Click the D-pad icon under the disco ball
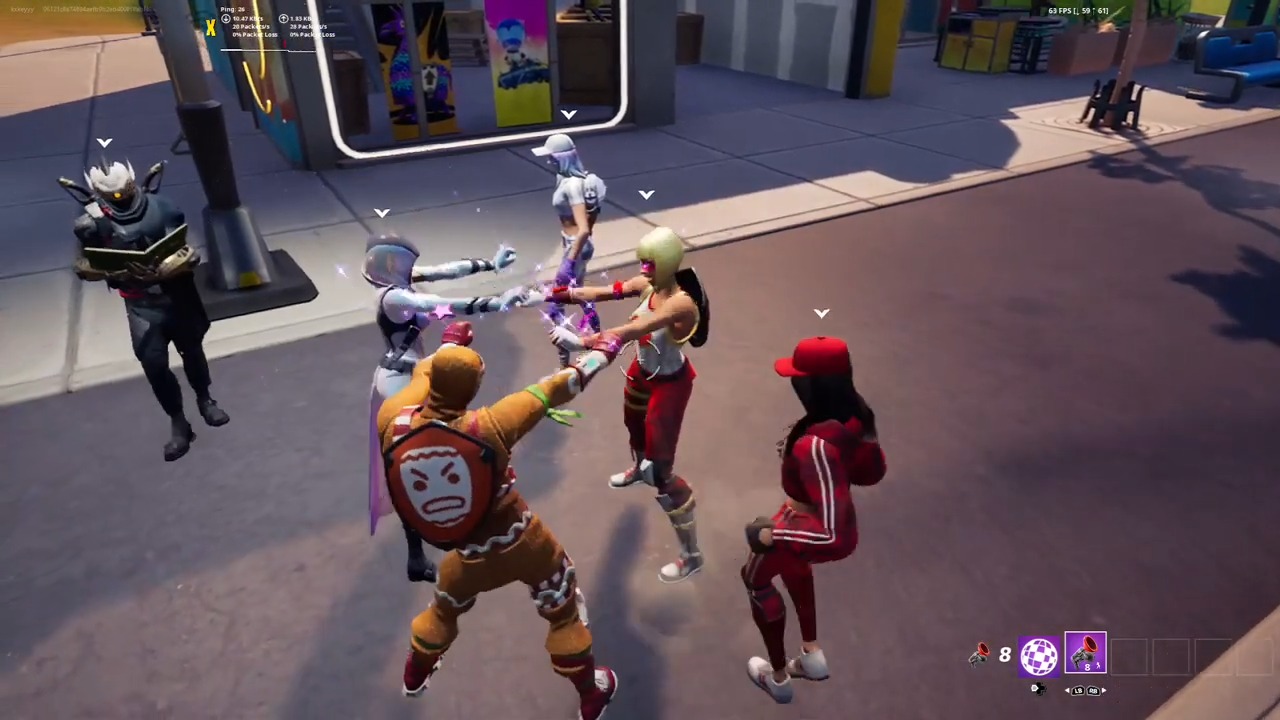 [x=1039, y=689]
